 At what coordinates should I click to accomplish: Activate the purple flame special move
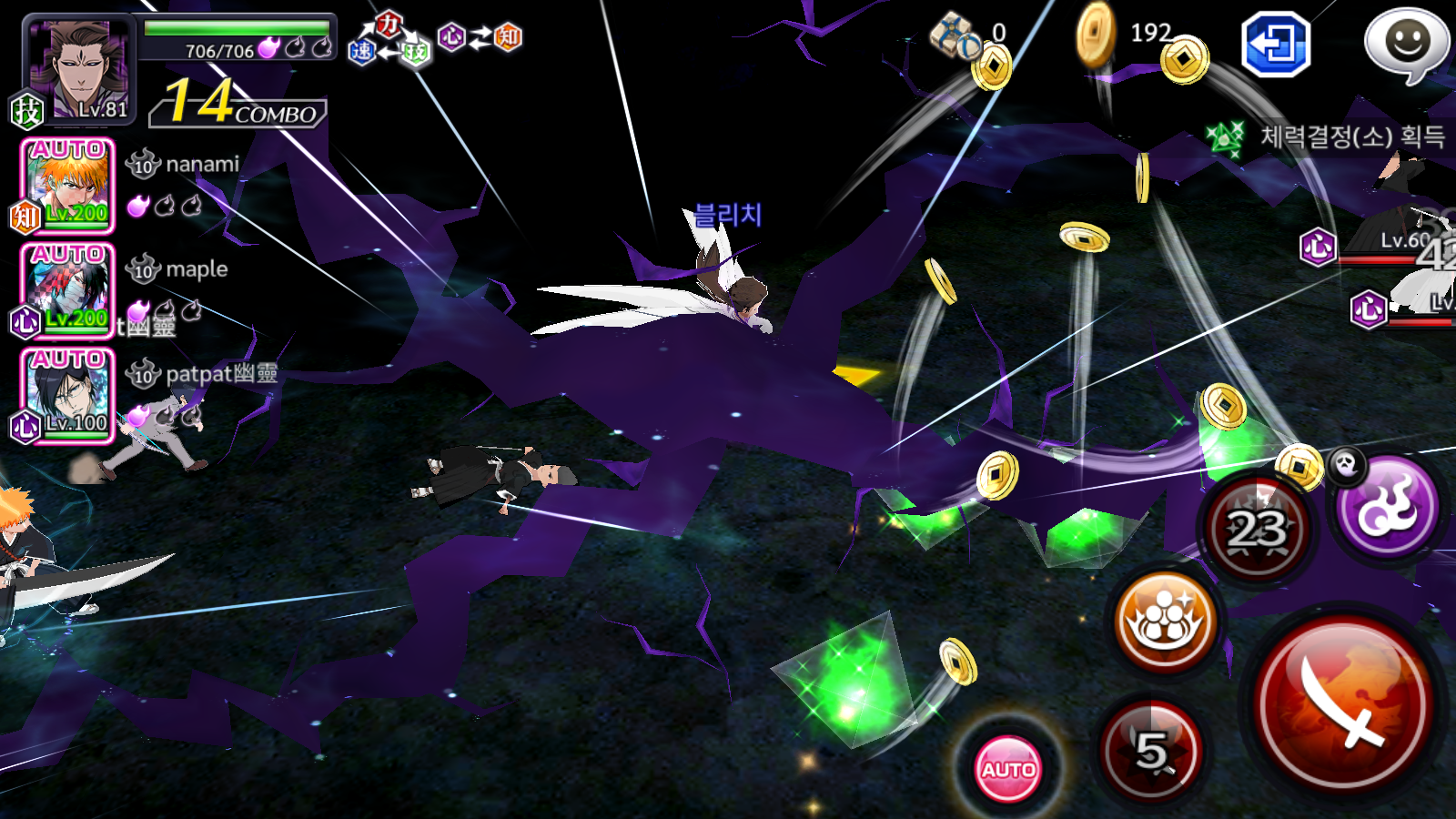(x=1388, y=507)
